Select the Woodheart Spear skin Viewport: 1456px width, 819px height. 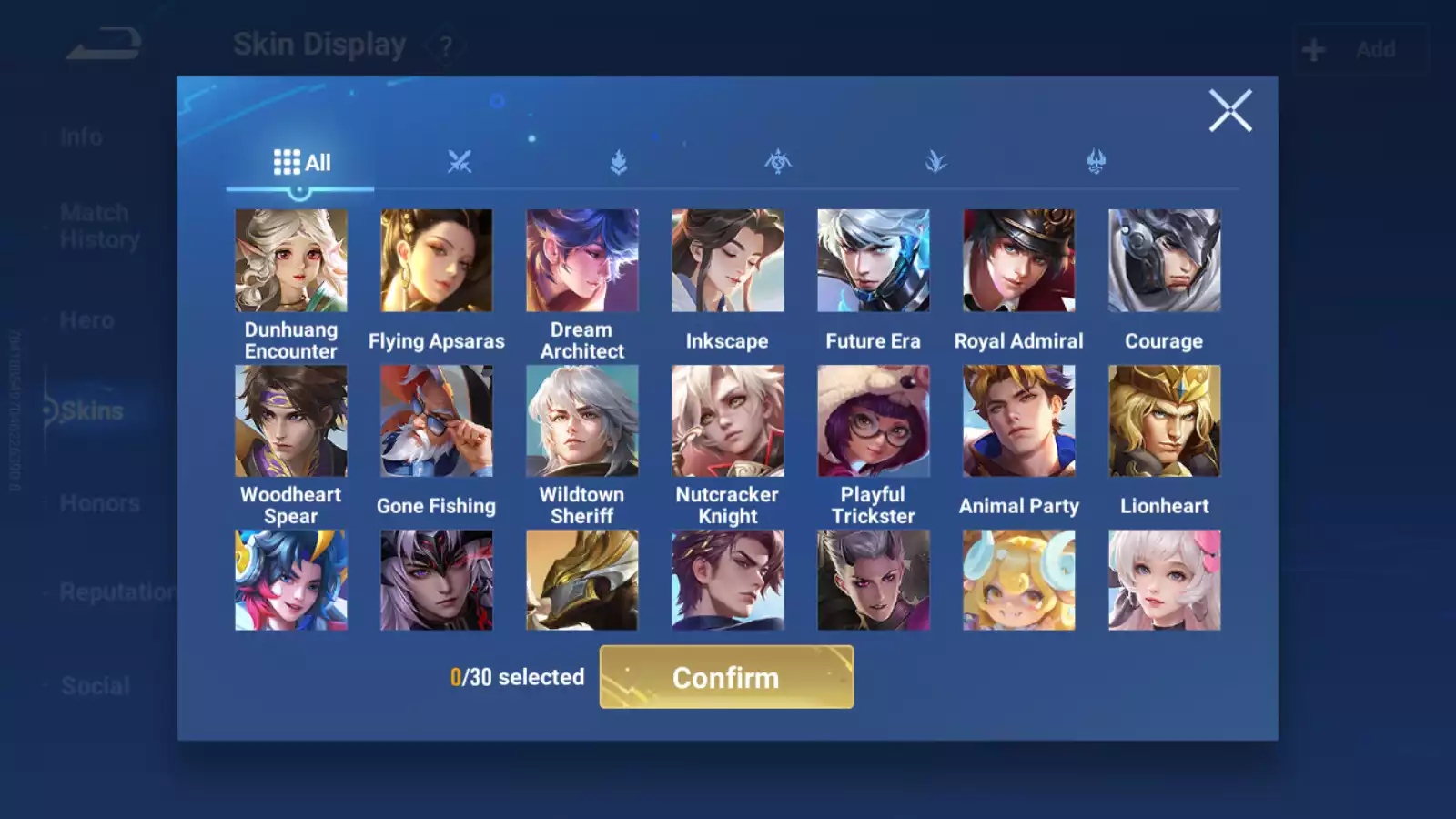[291, 421]
